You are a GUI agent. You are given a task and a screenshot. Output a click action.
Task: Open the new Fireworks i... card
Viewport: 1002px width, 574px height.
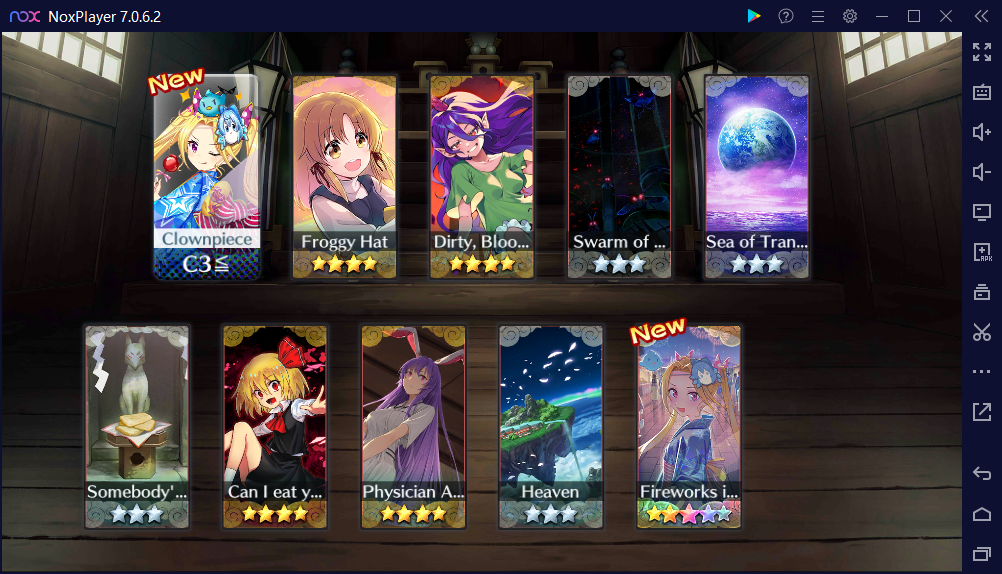coord(689,426)
